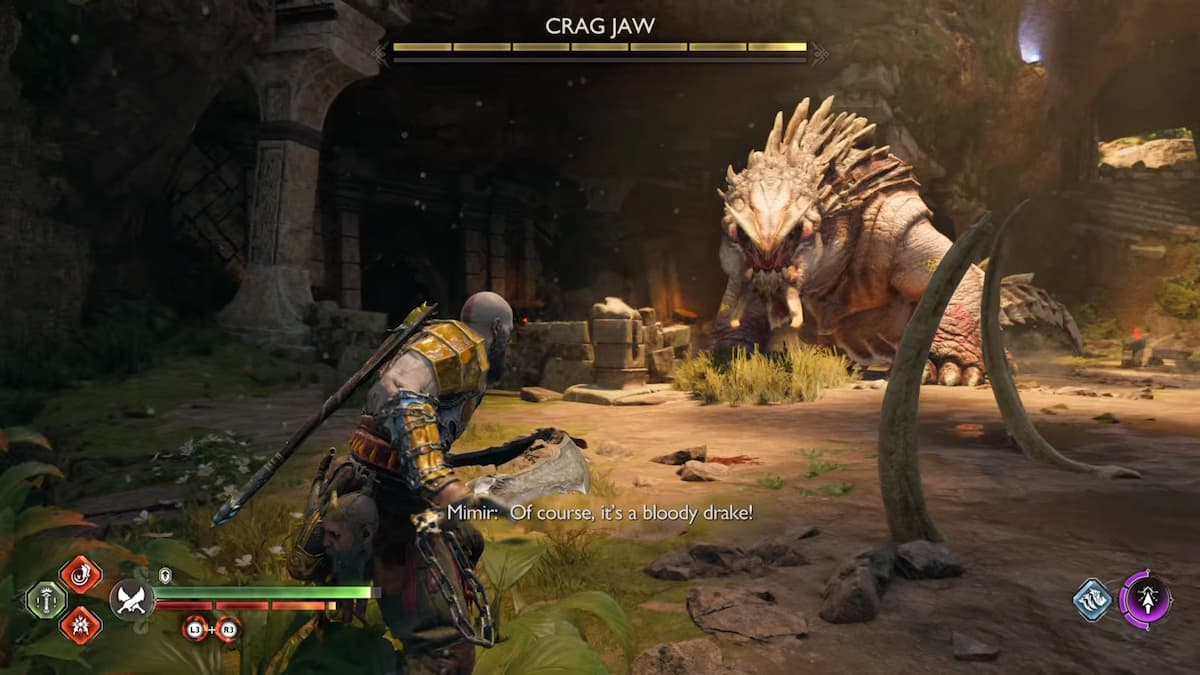Select the green octagonal relic icon
This screenshot has height=675, width=1200.
pos(45,600)
